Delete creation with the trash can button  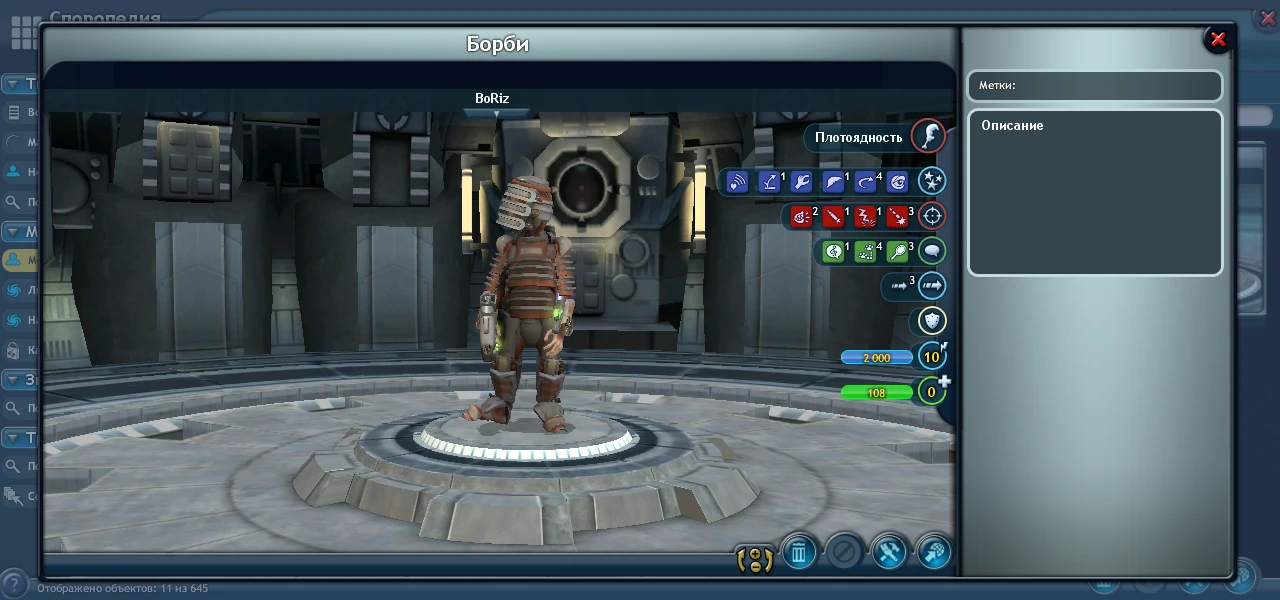click(x=799, y=551)
